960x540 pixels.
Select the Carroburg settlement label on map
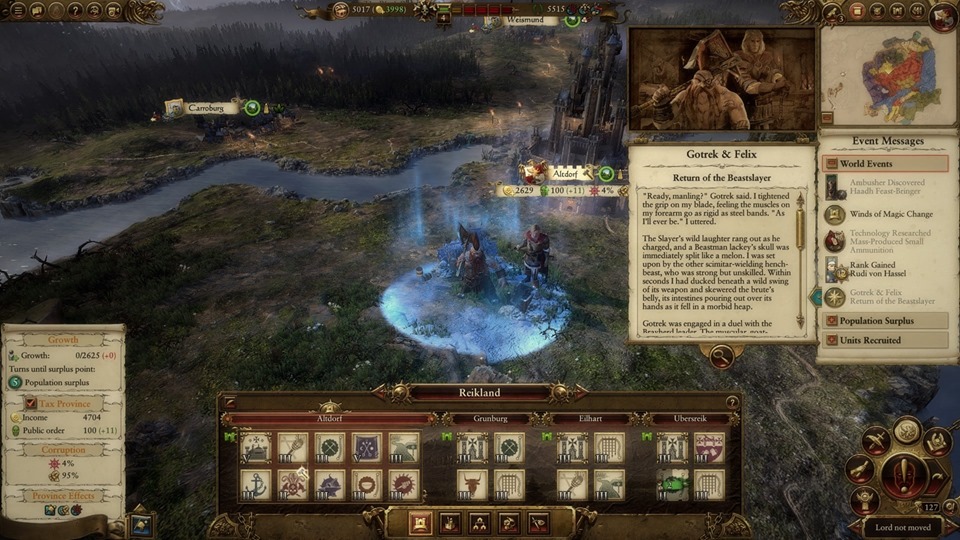coord(213,107)
